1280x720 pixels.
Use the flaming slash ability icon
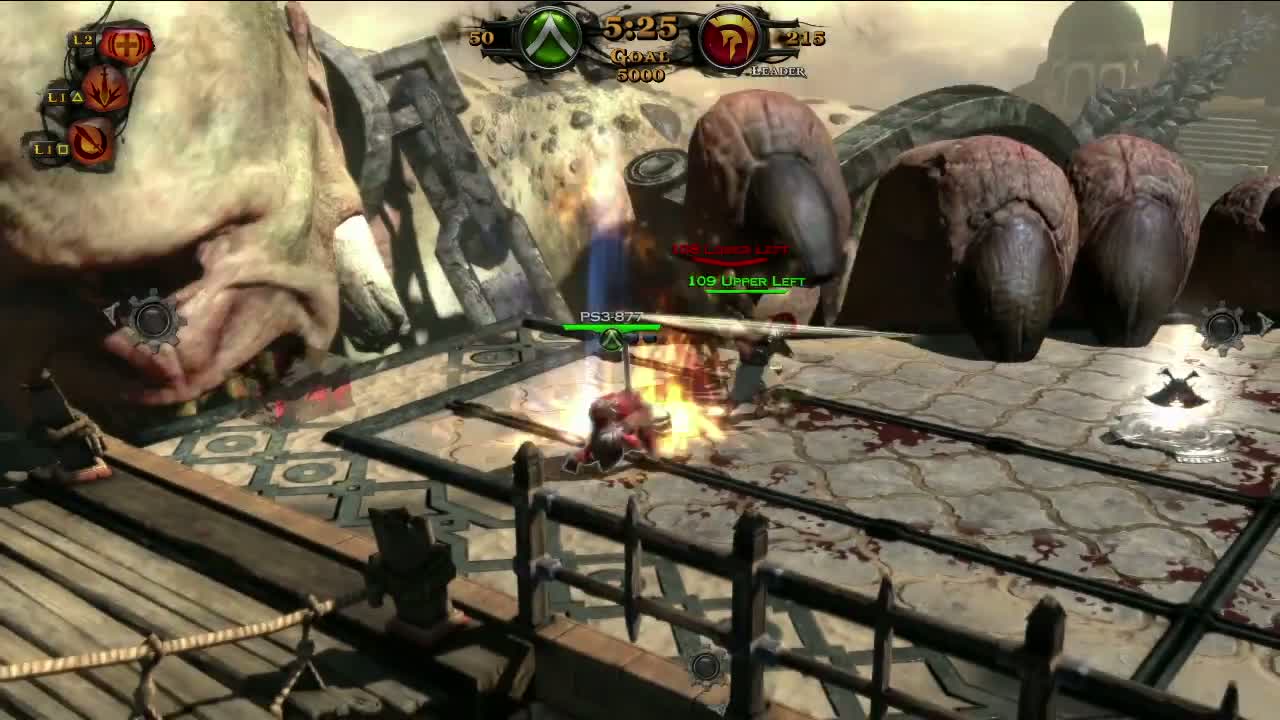point(91,141)
